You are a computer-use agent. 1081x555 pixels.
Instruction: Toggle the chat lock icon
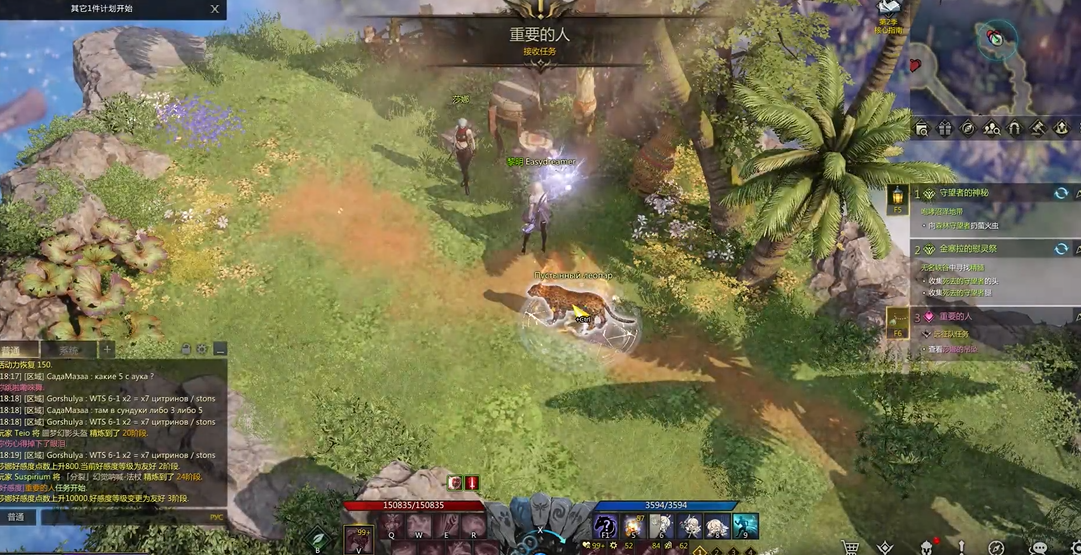[x=186, y=350]
